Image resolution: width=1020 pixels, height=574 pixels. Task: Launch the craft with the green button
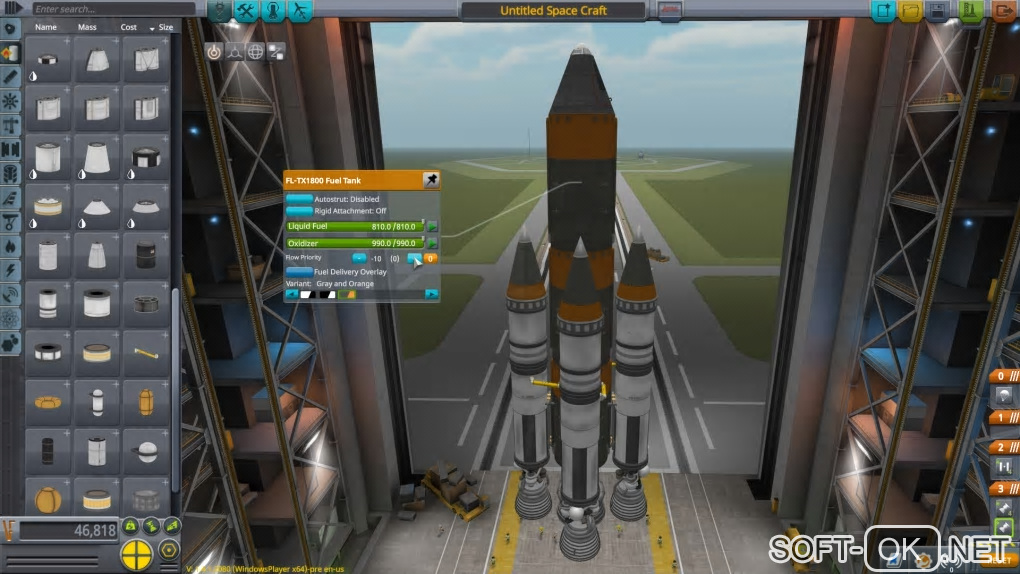[x=970, y=11]
